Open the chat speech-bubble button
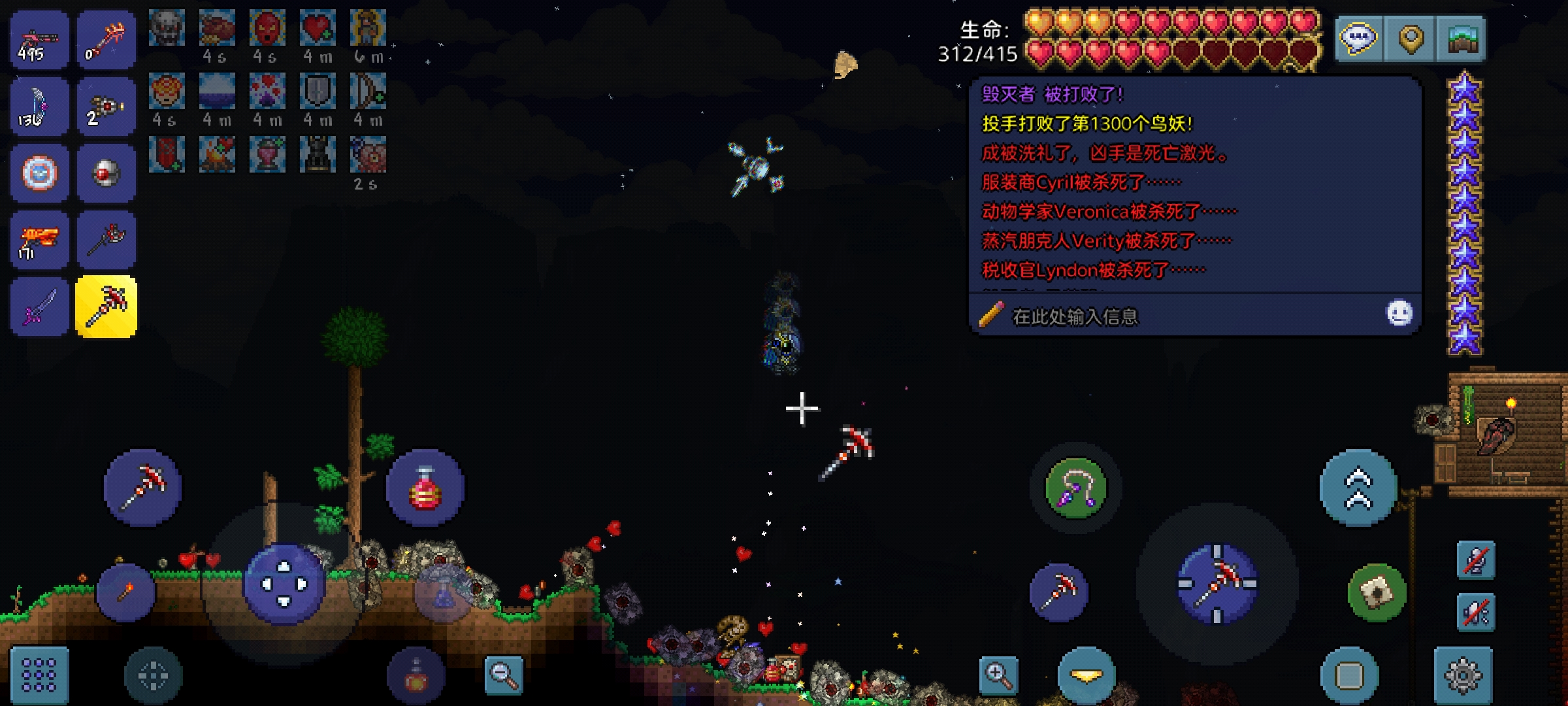This screenshot has width=1568, height=706. coord(1359,39)
